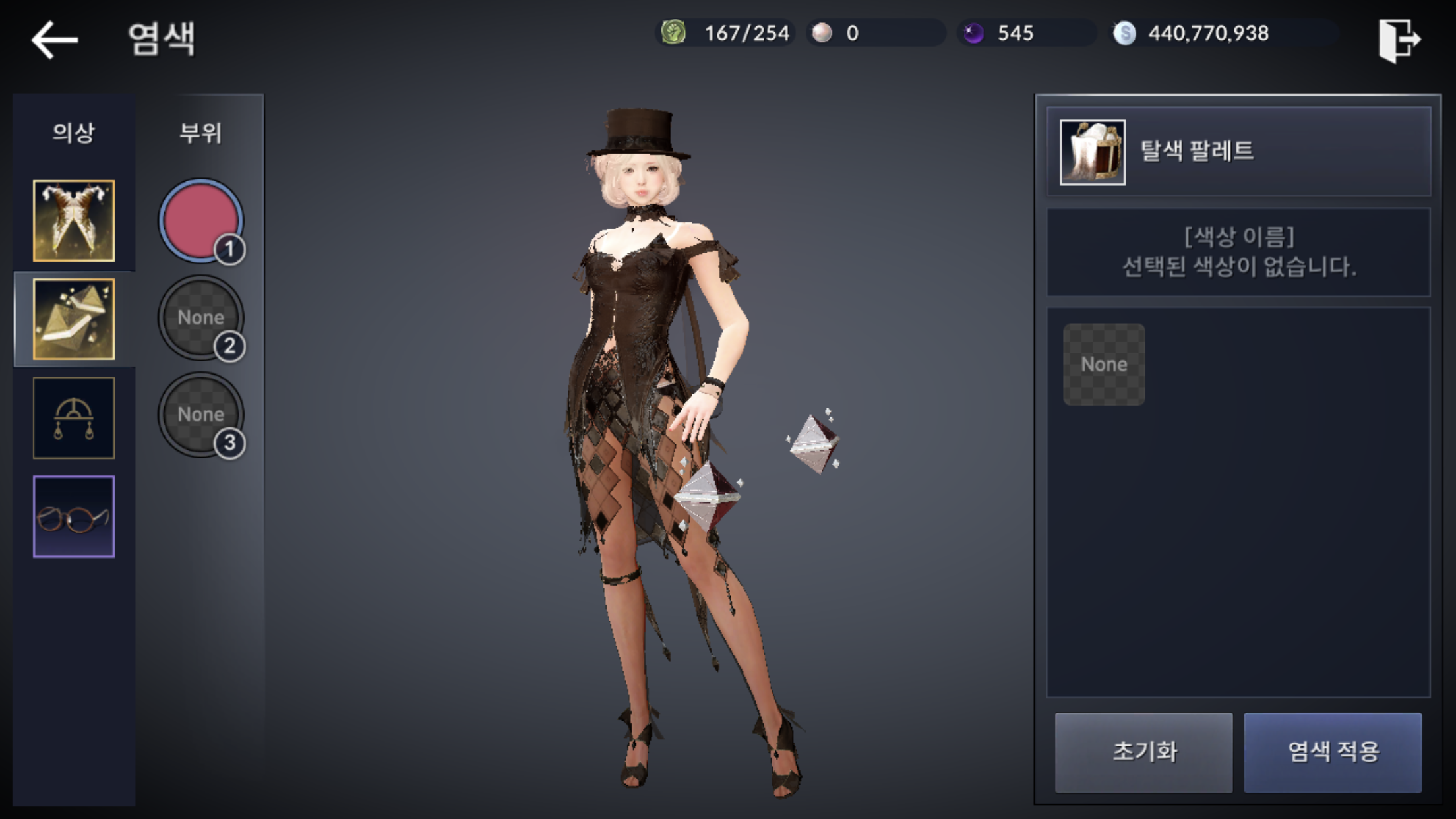This screenshot has height=819, width=1456.
Task: Select the earrings costume slot
Action: click(x=74, y=418)
